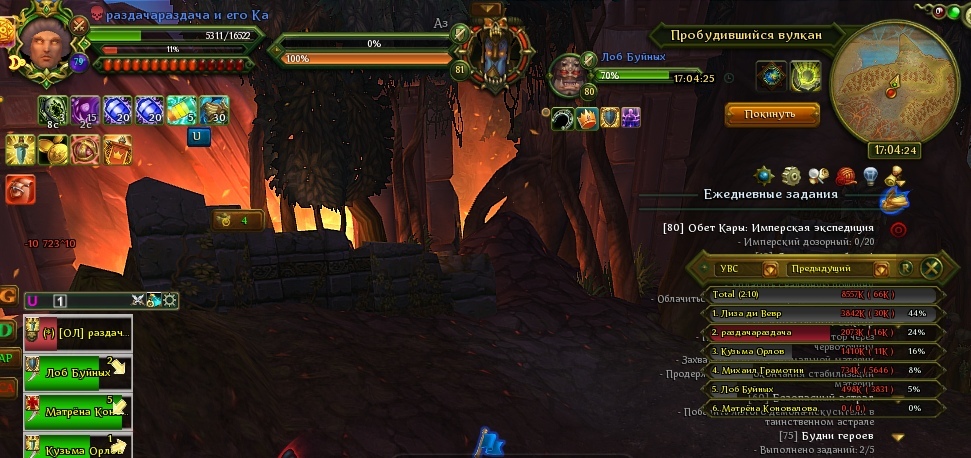This screenshot has width=971, height=458.
Task: Choose the Матрёна party member frame
Action: [x=77, y=409]
